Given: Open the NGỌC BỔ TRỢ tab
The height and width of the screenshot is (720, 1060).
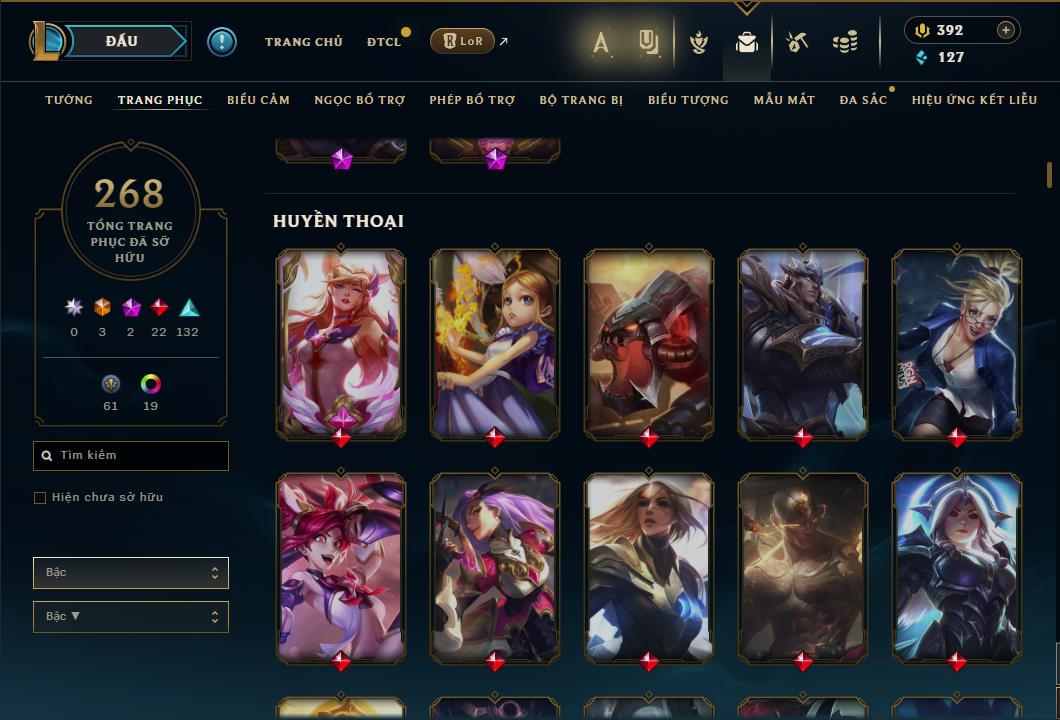Looking at the screenshot, I should pos(360,100).
